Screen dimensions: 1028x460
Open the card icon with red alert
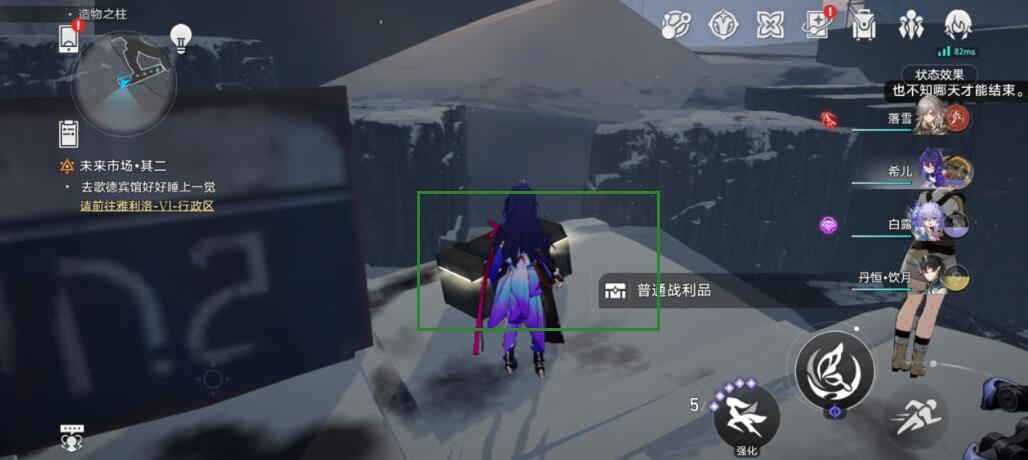pos(817,25)
